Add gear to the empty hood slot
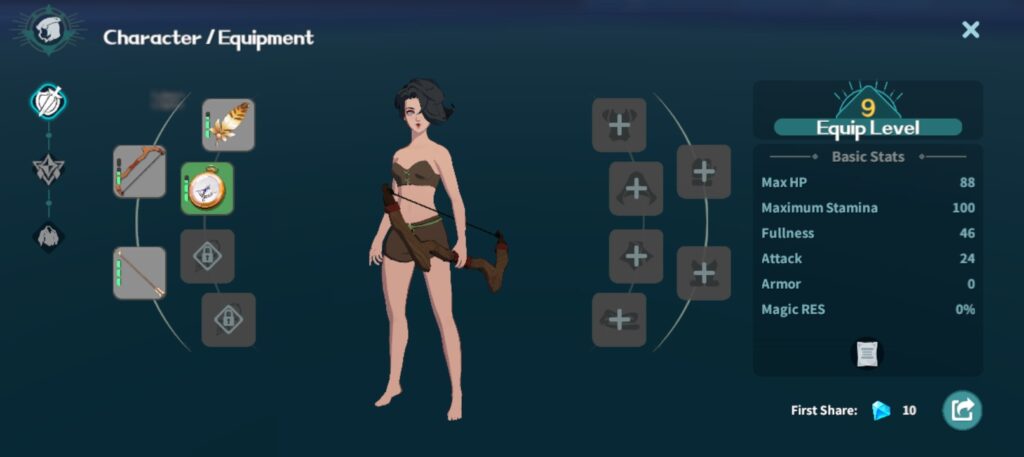 click(x=636, y=188)
